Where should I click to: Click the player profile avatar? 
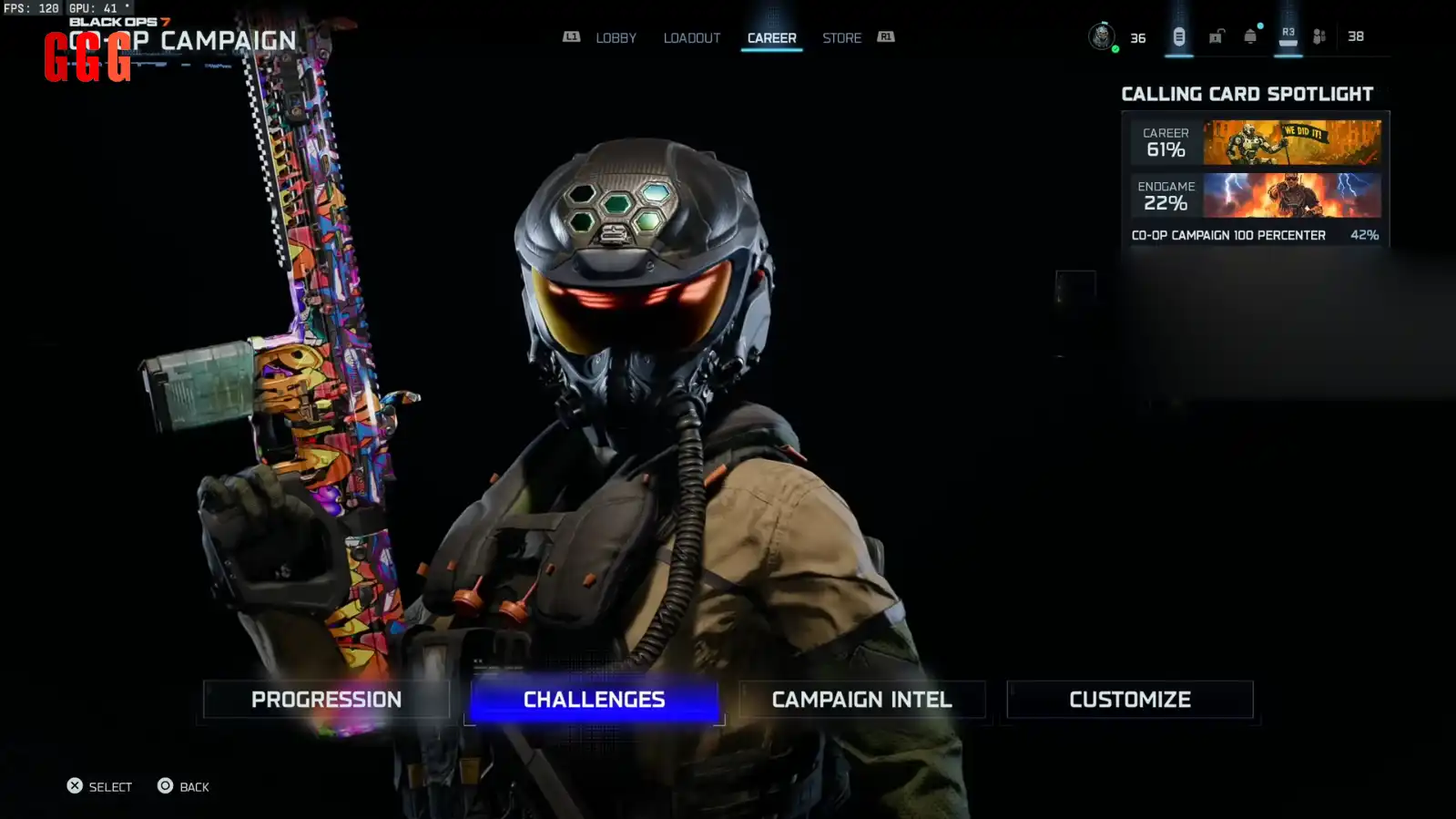coord(1102,36)
